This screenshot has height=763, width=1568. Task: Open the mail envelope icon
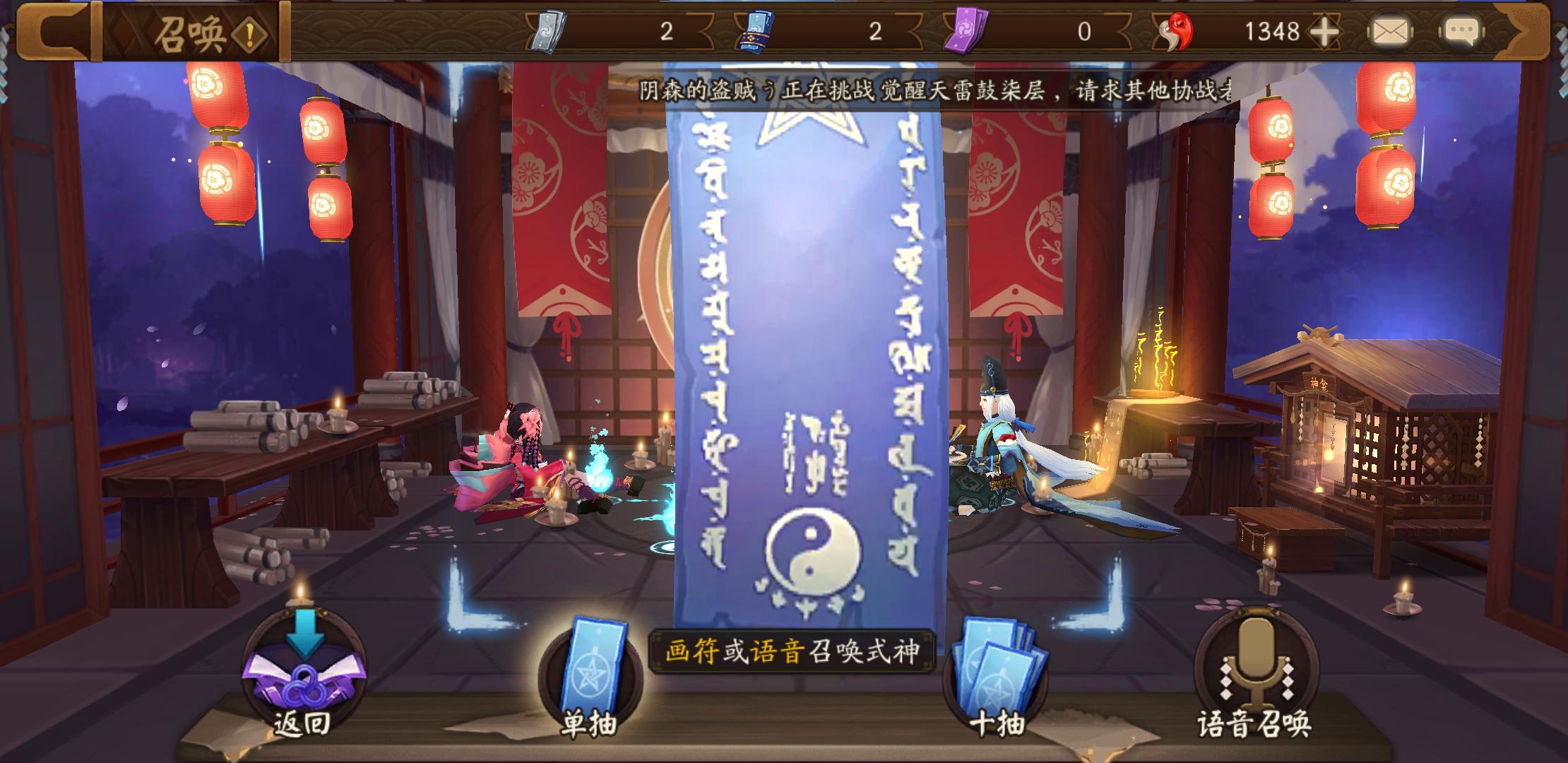(x=1391, y=31)
